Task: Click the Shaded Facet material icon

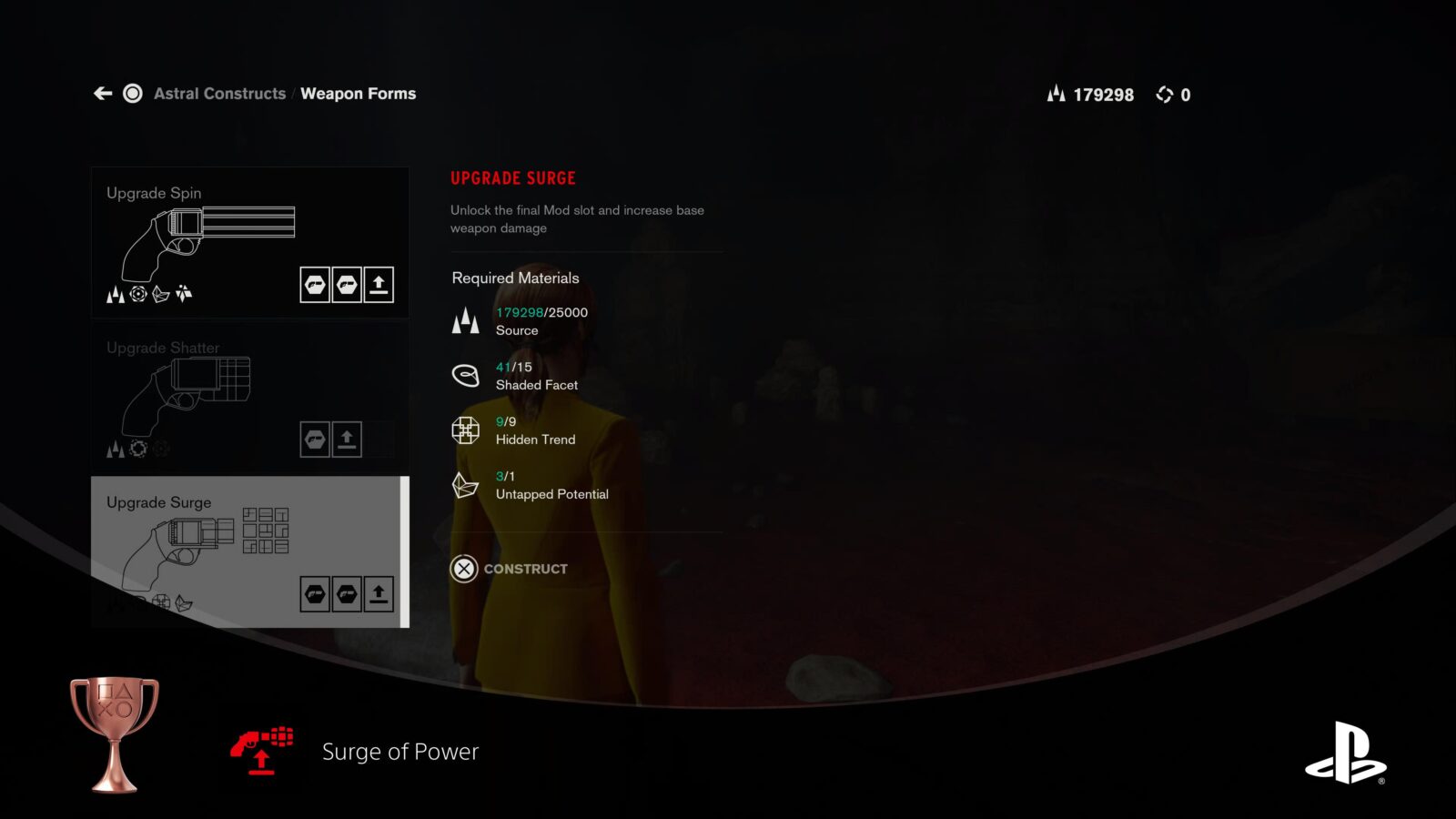Action: click(x=466, y=375)
